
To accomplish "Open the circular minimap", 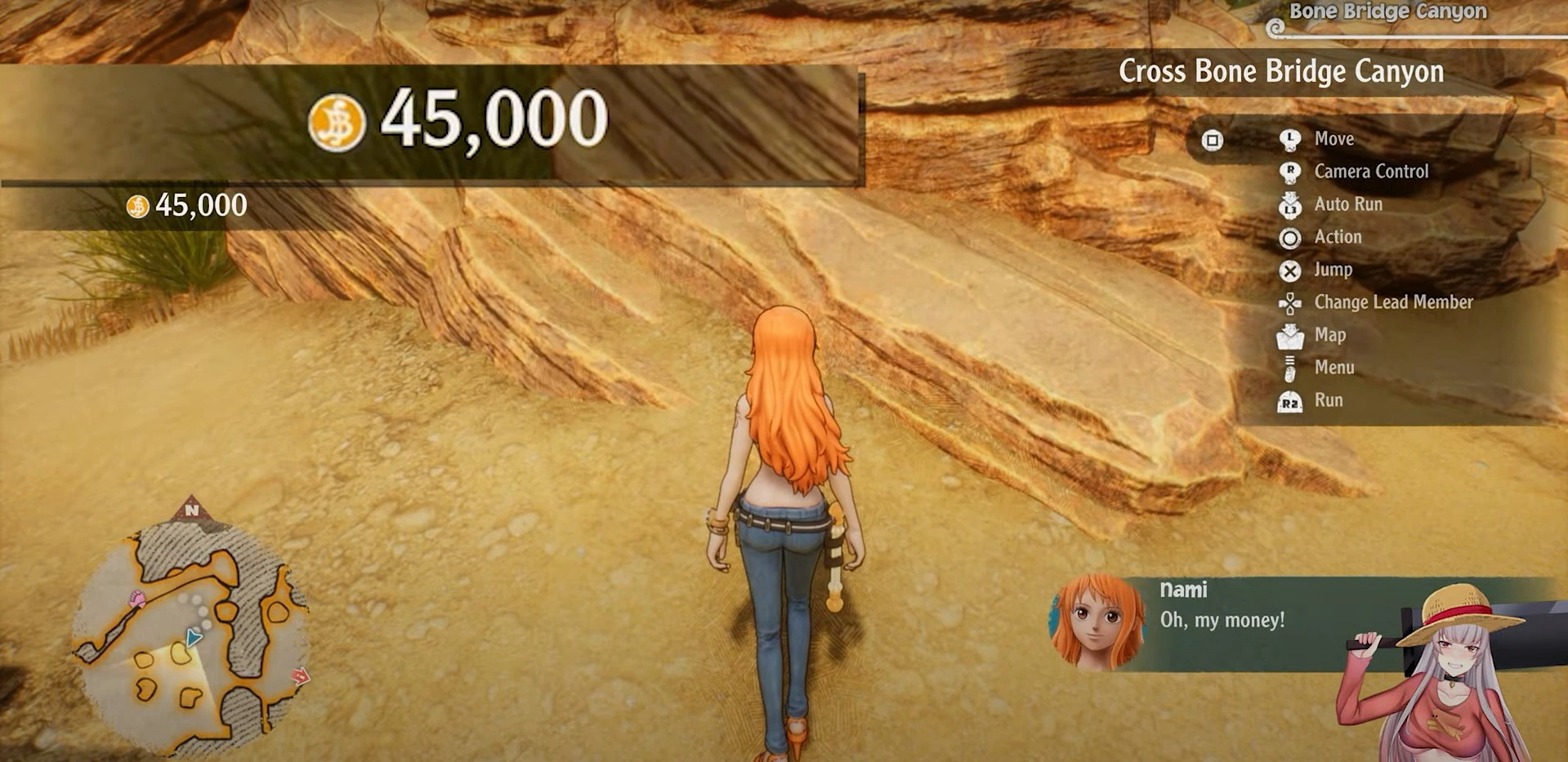I will 190,637.
